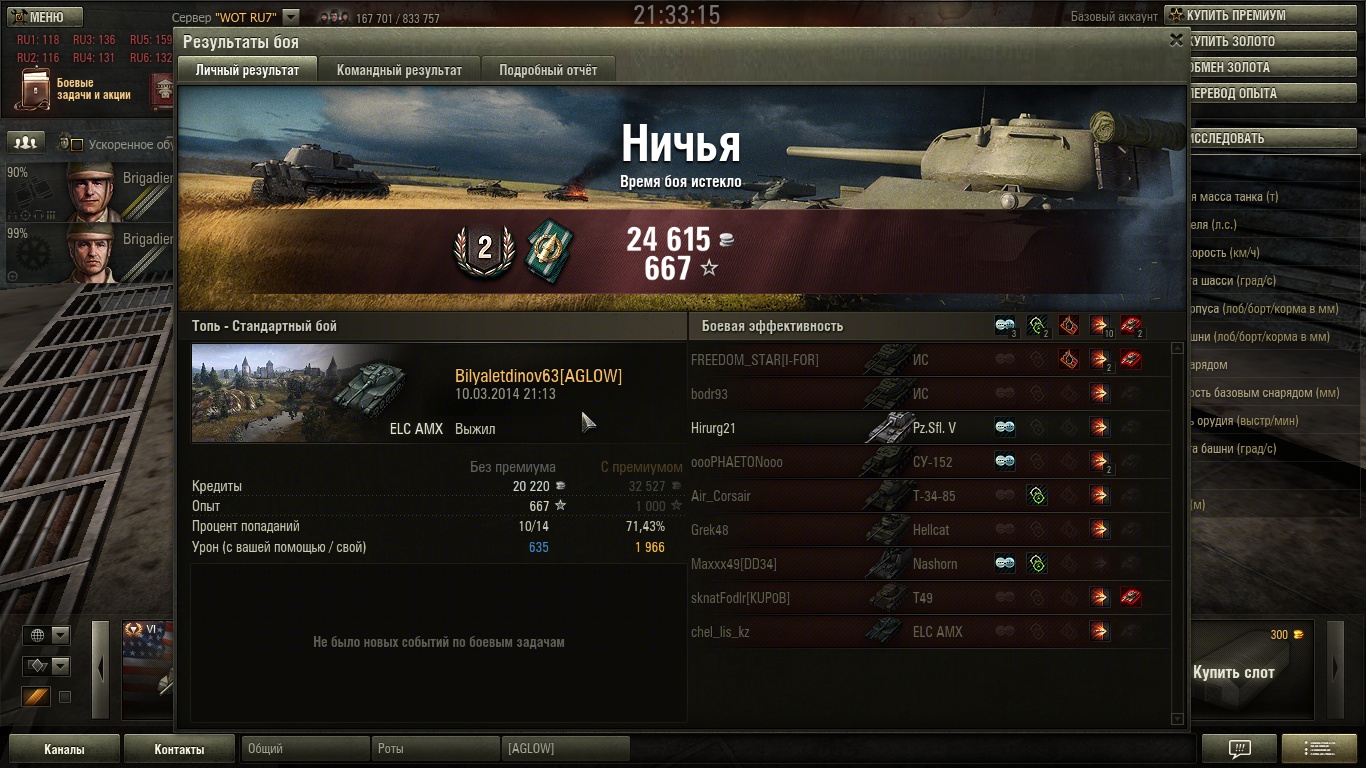Open the server selection dropdown

pyautogui.click(x=290, y=17)
